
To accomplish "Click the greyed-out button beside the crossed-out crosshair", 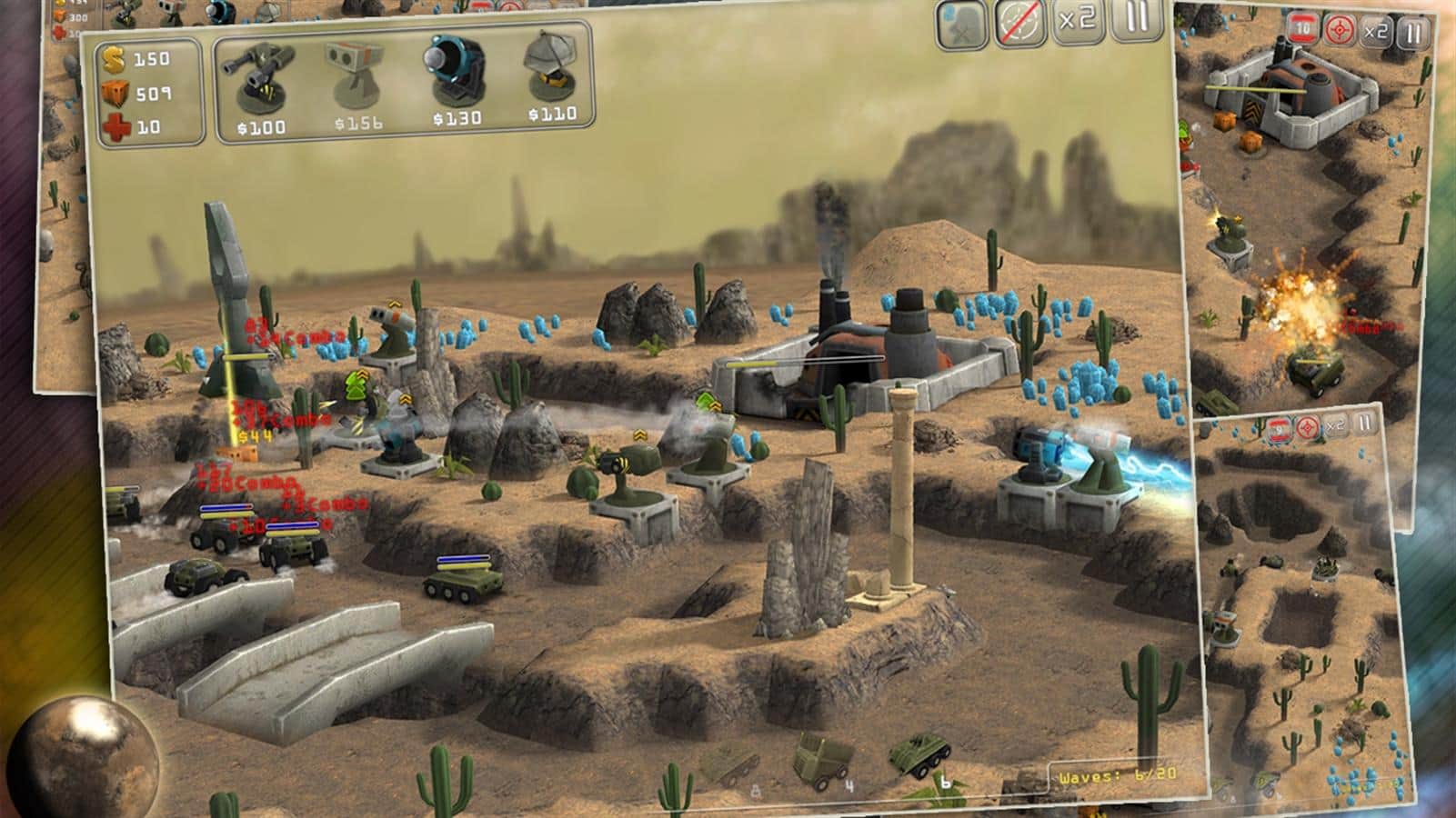I will [x=963, y=23].
